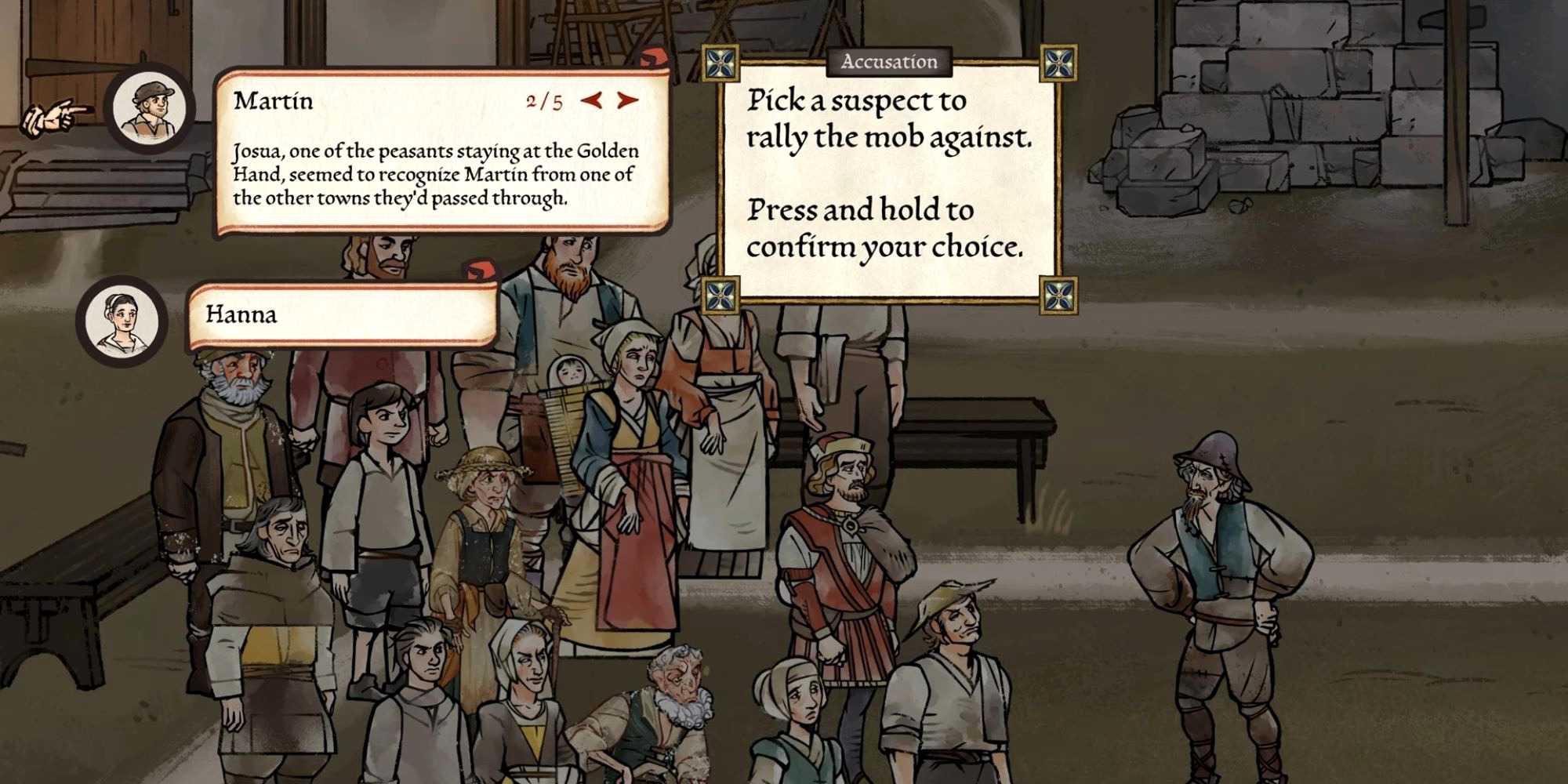Choose Hanna as the suspect

[342, 315]
